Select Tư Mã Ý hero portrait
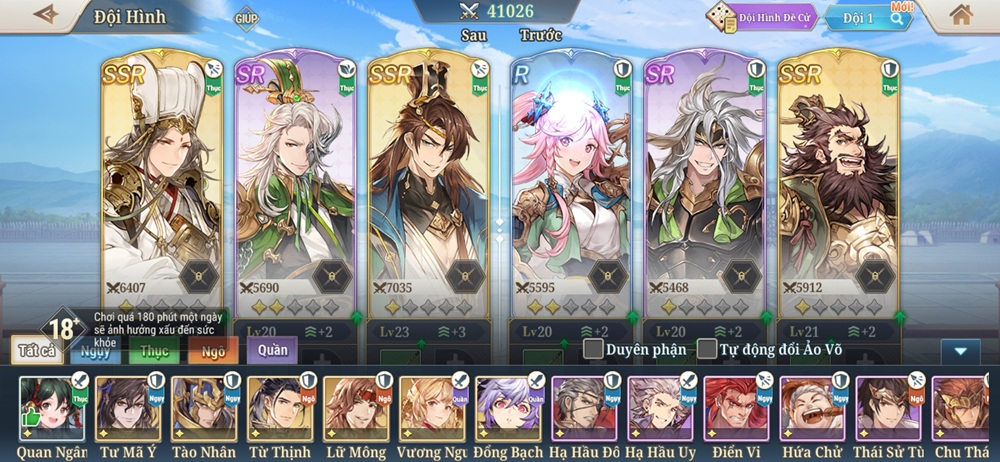 pyautogui.click(x=128, y=408)
